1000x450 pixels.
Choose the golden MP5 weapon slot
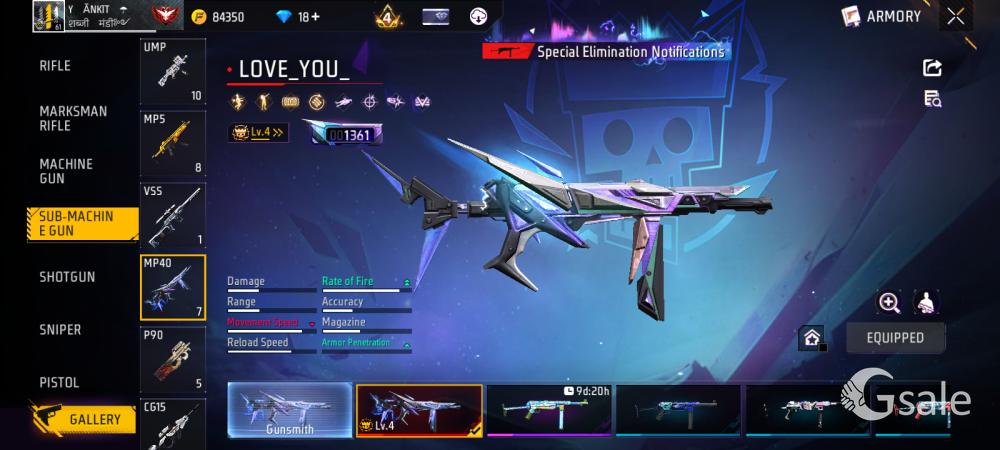click(173, 143)
